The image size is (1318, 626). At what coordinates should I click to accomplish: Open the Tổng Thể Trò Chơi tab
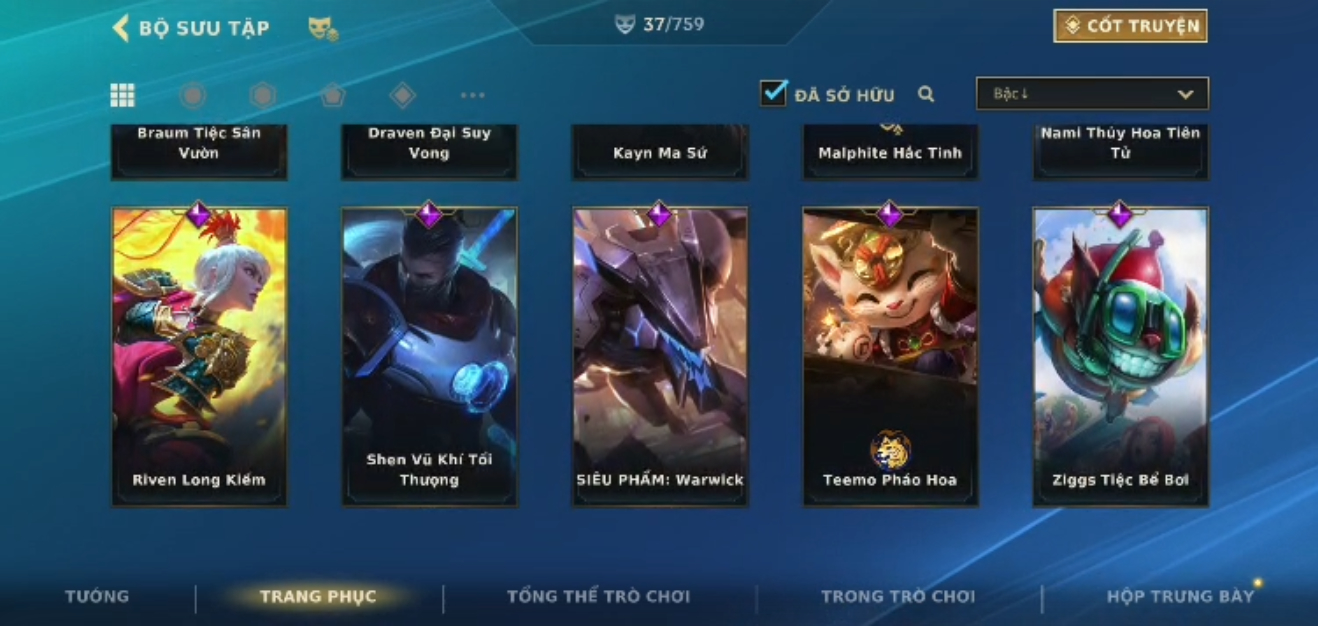pos(598,597)
